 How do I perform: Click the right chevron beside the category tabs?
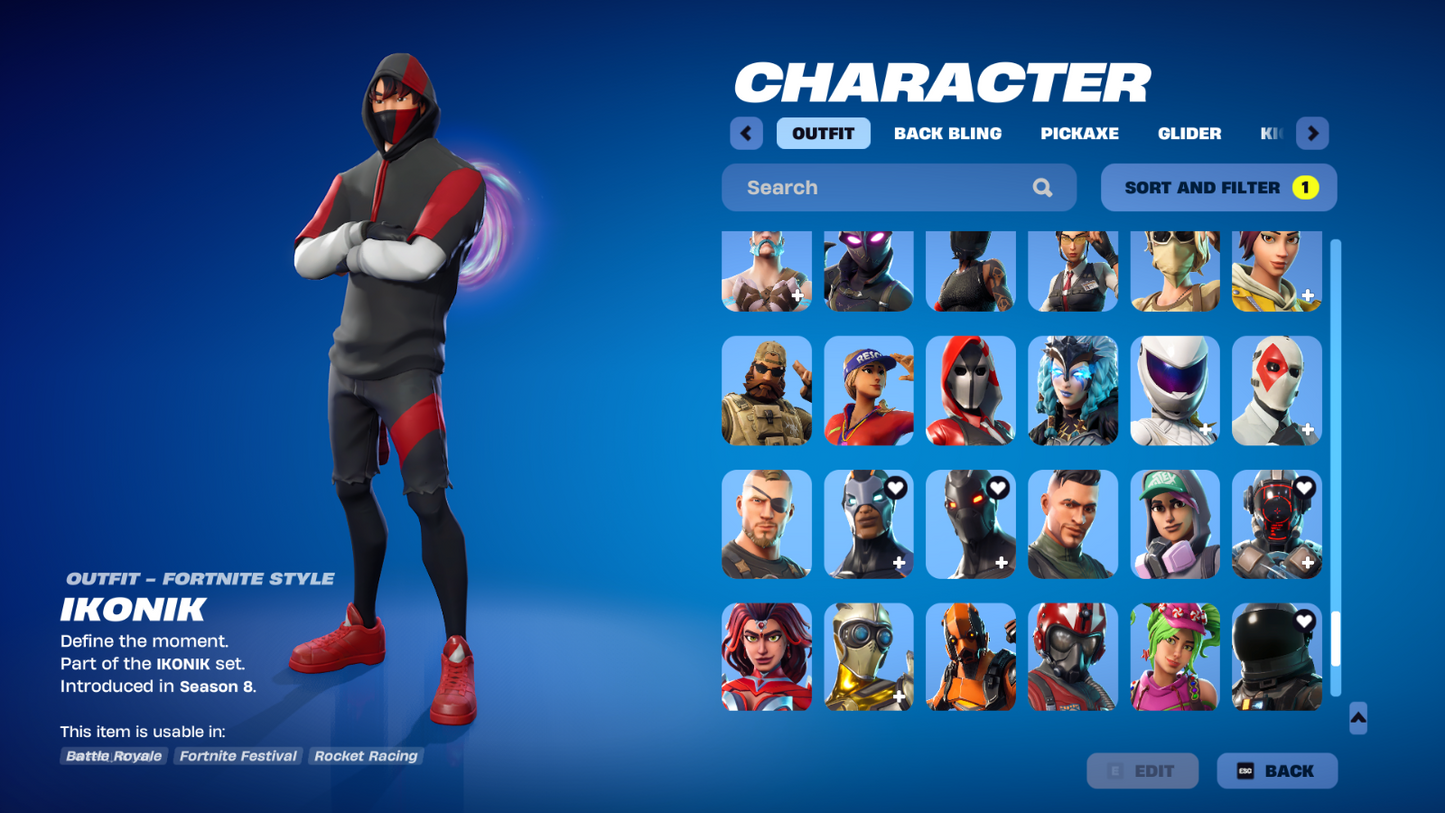1312,133
